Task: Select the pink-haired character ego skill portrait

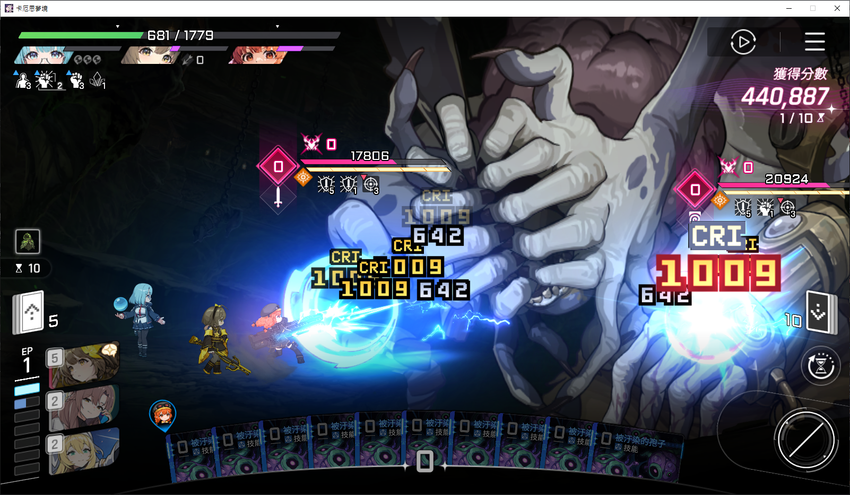Action: (83, 408)
